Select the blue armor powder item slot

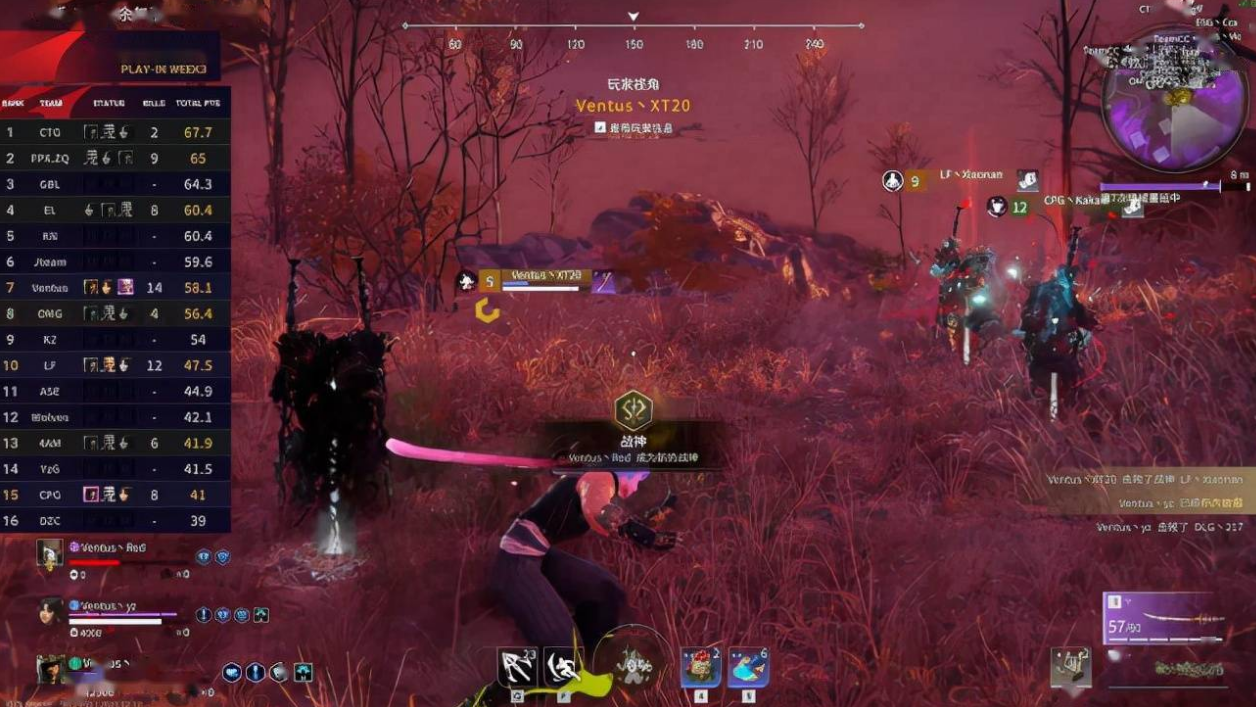[x=747, y=666]
